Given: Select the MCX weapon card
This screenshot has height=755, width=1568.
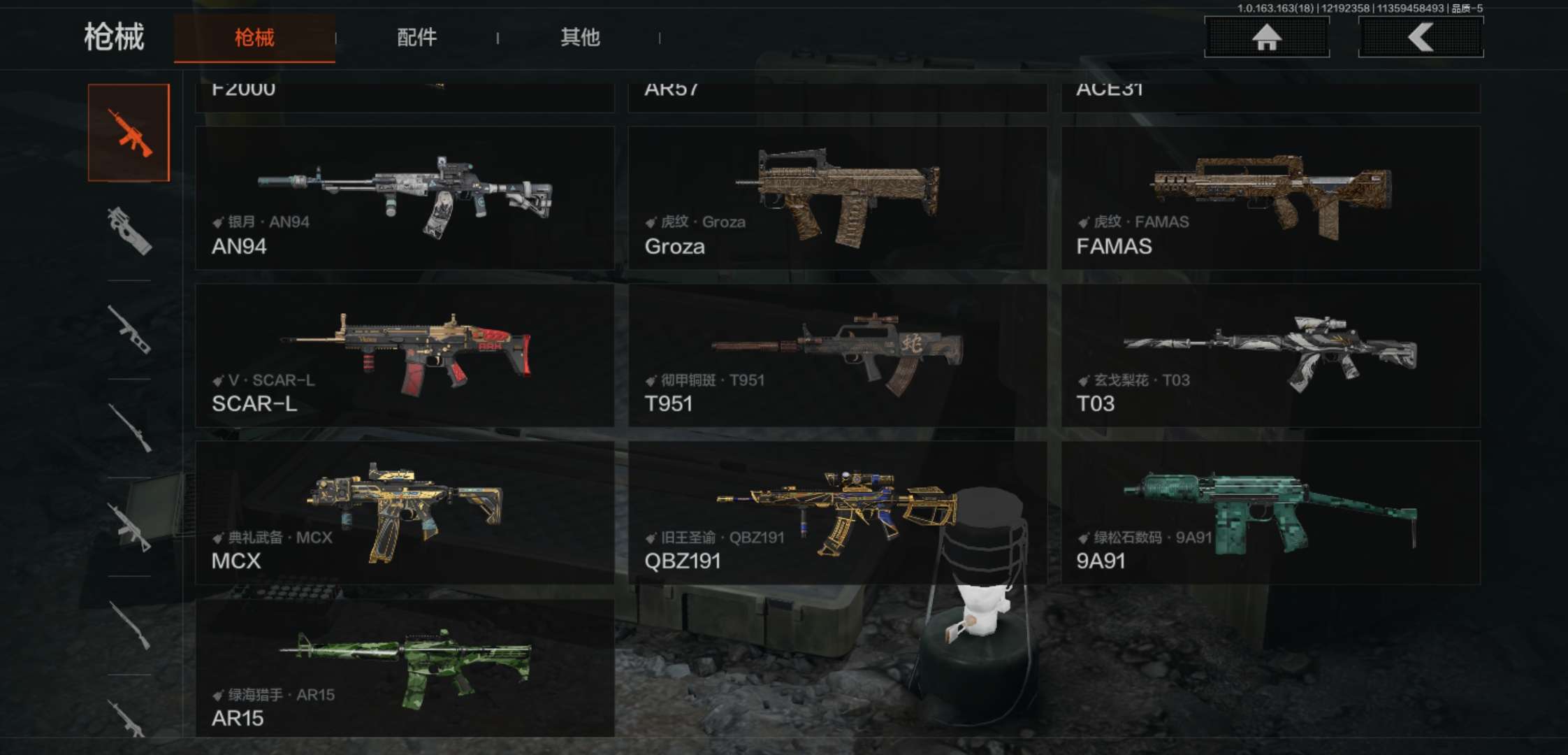Looking at the screenshot, I should (405, 513).
